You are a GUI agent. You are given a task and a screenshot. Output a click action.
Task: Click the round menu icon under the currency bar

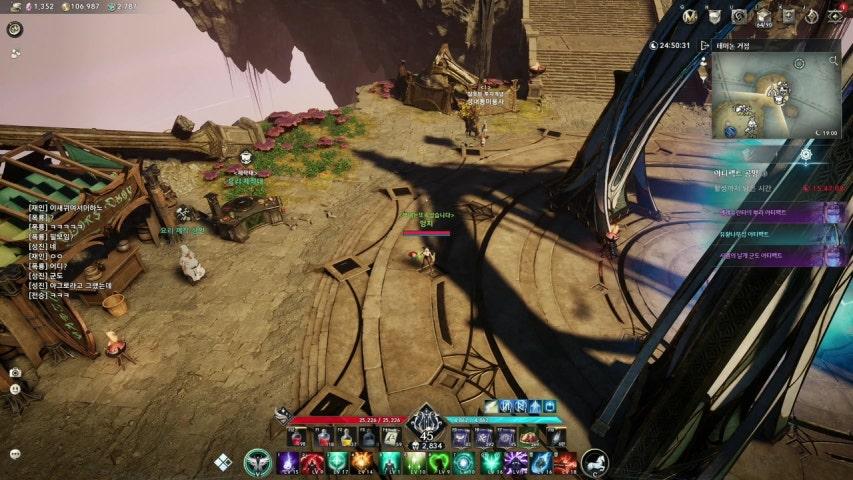pyautogui.click(x=15, y=29)
